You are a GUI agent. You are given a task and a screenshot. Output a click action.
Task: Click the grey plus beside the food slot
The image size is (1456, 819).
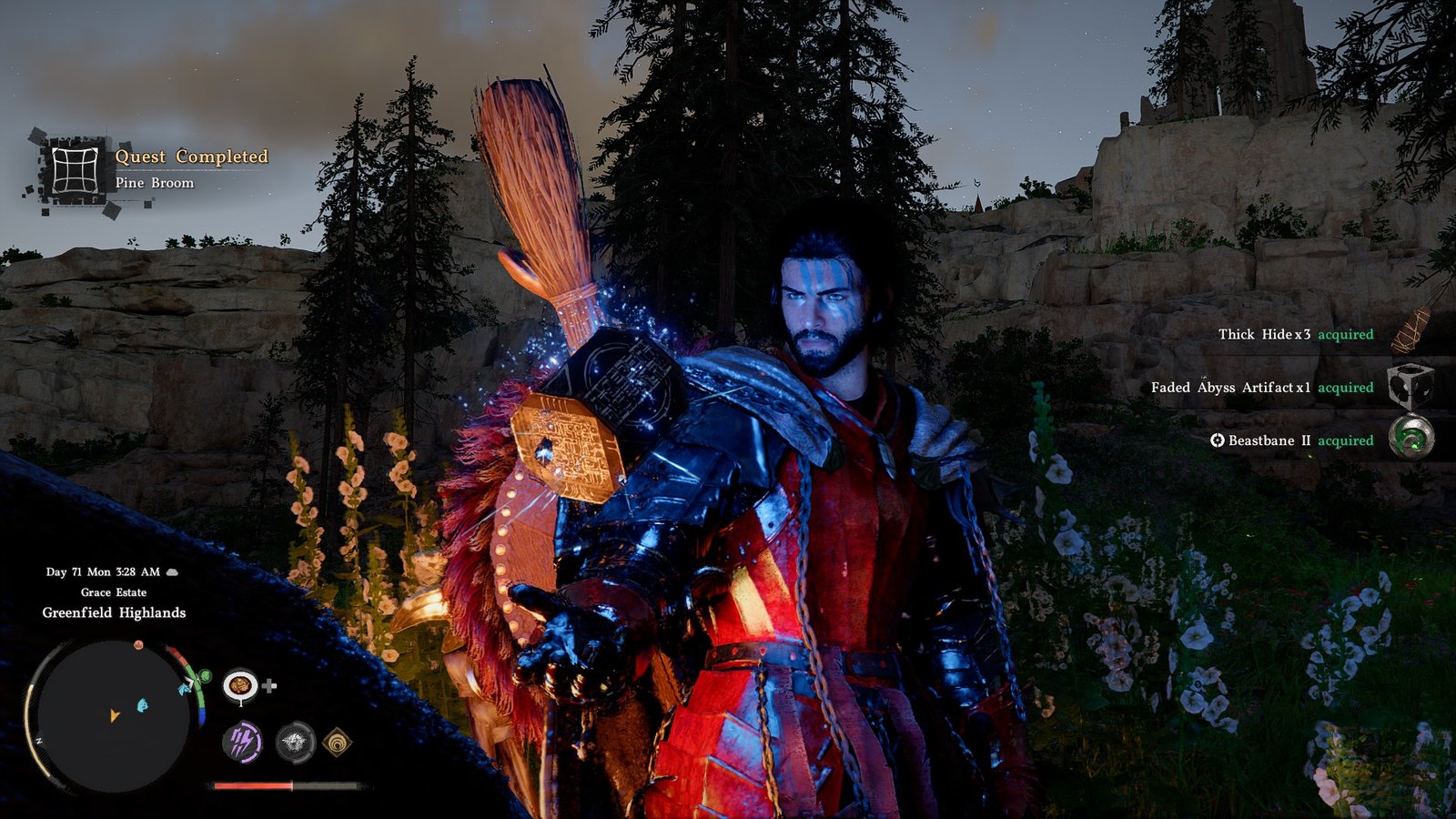pyautogui.click(x=270, y=685)
